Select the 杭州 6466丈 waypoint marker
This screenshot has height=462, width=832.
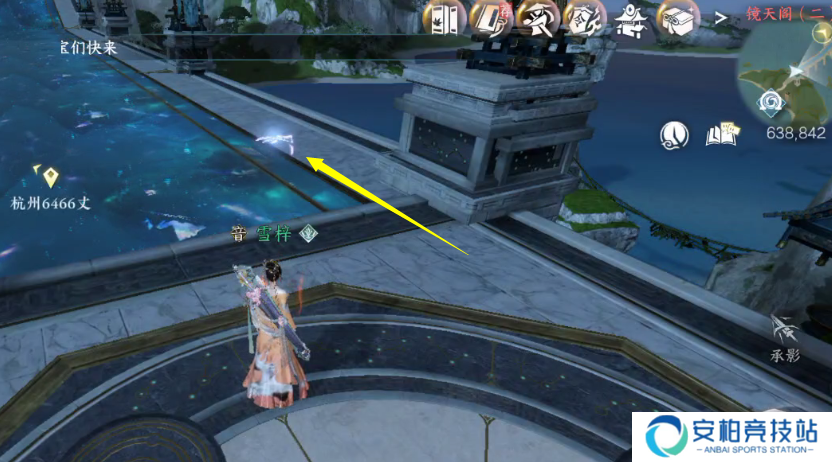point(51,178)
